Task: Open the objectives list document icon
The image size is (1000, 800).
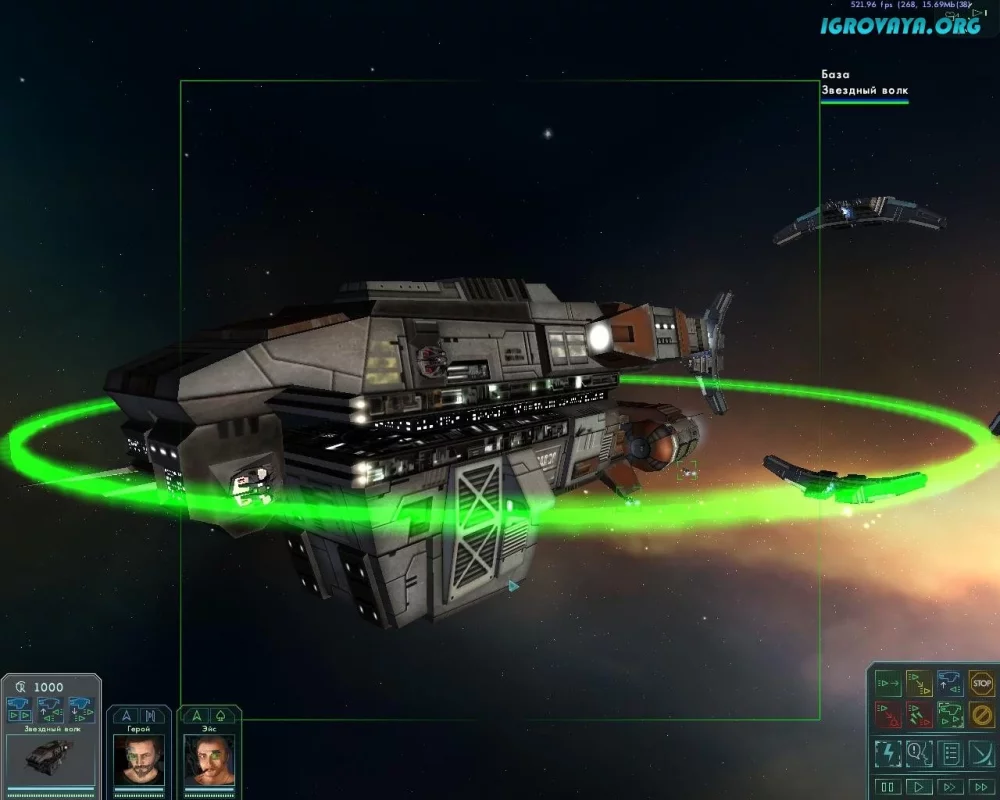Action: 950,753
